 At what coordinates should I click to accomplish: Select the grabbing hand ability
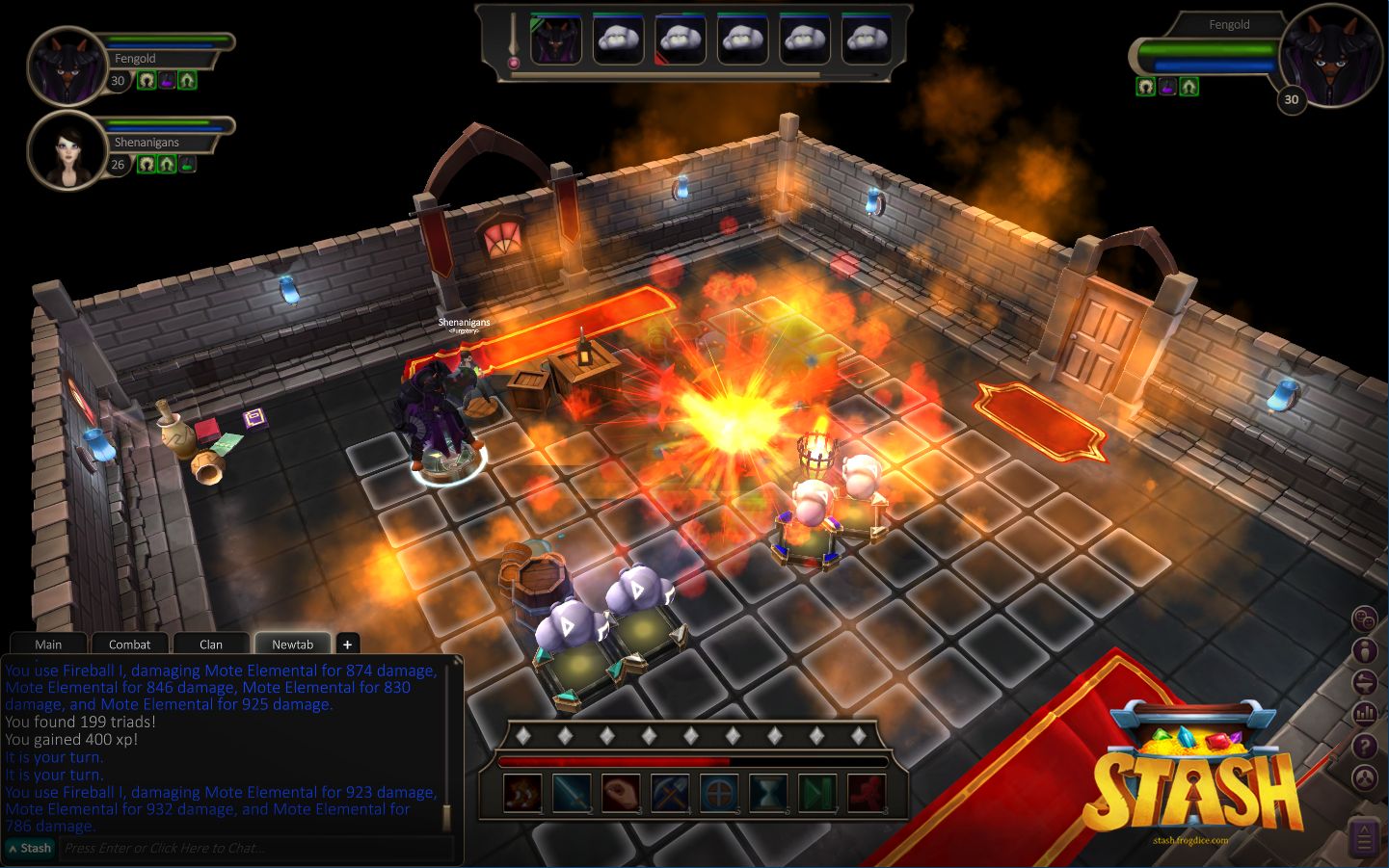(x=621, y=795)
